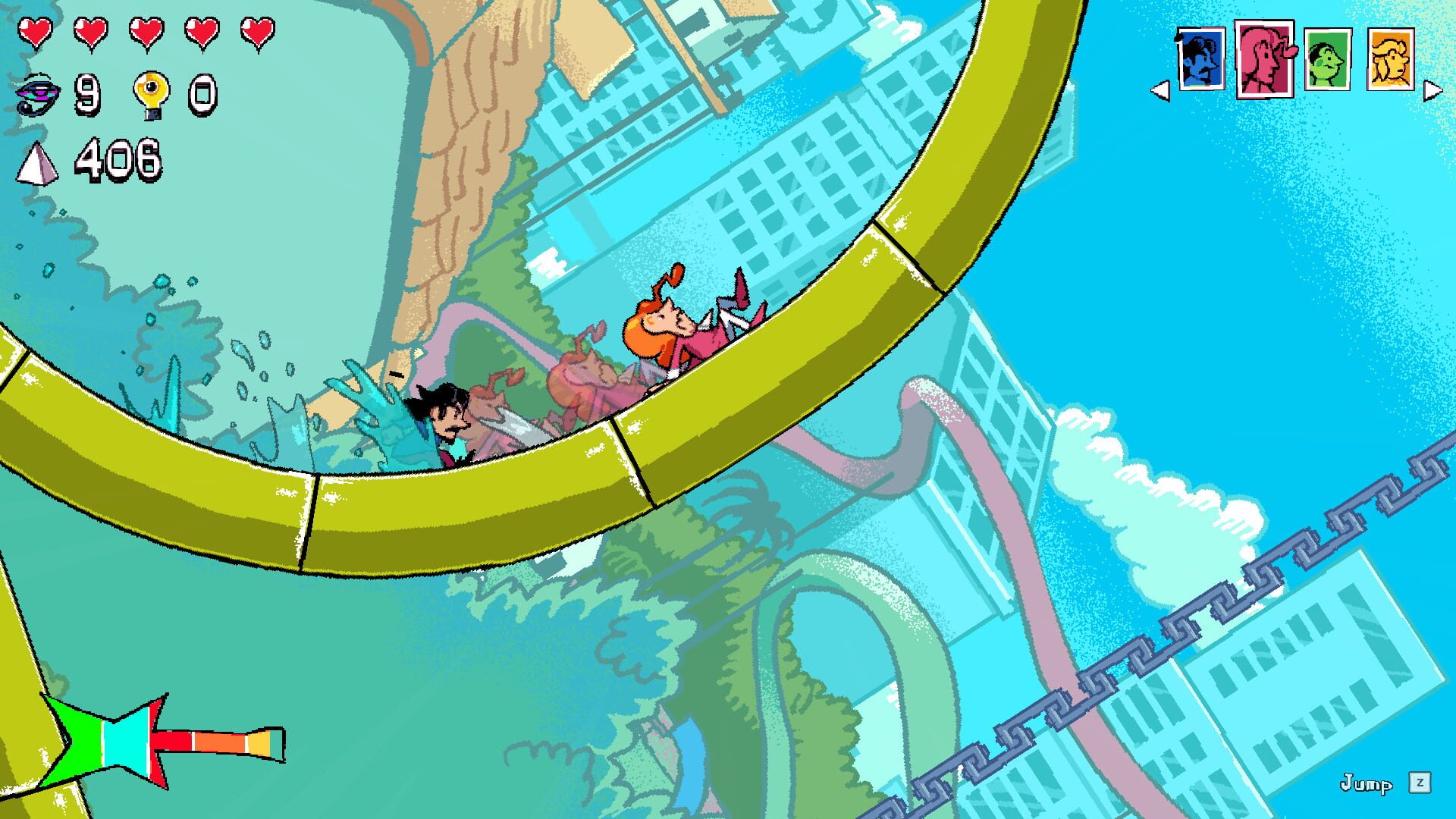Click the first red heart in the health bar
1456x819 pixels.
pyautogui.click(x=36, y=33)
